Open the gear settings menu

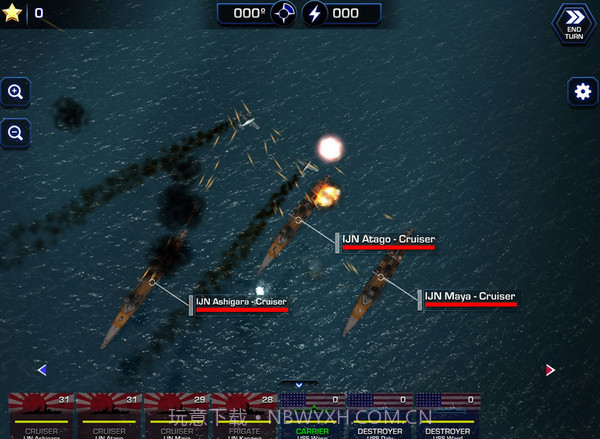click(x=583, y=91)
